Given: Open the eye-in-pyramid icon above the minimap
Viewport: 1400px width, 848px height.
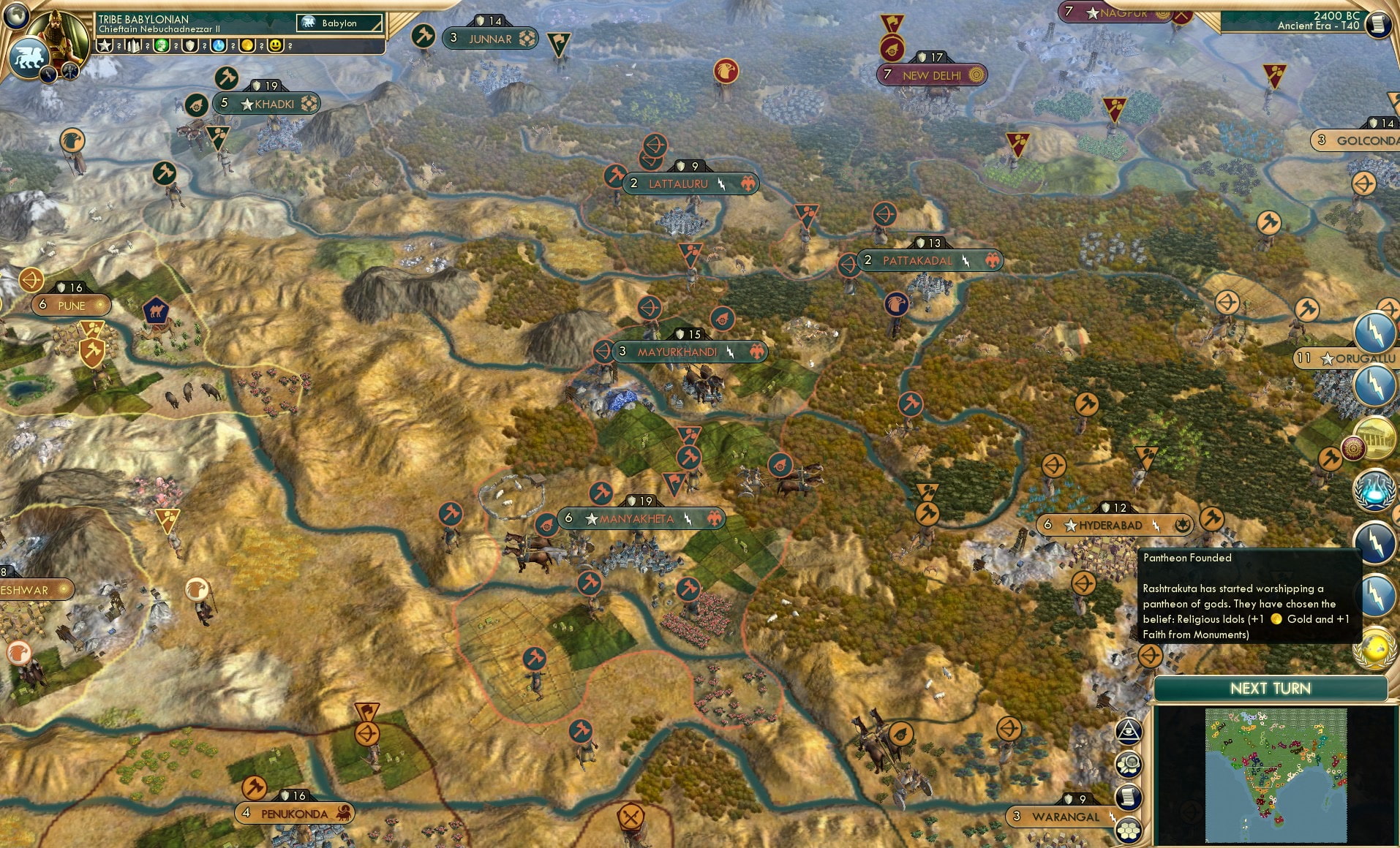Looking at the screenshot, I should point(1129,731).
